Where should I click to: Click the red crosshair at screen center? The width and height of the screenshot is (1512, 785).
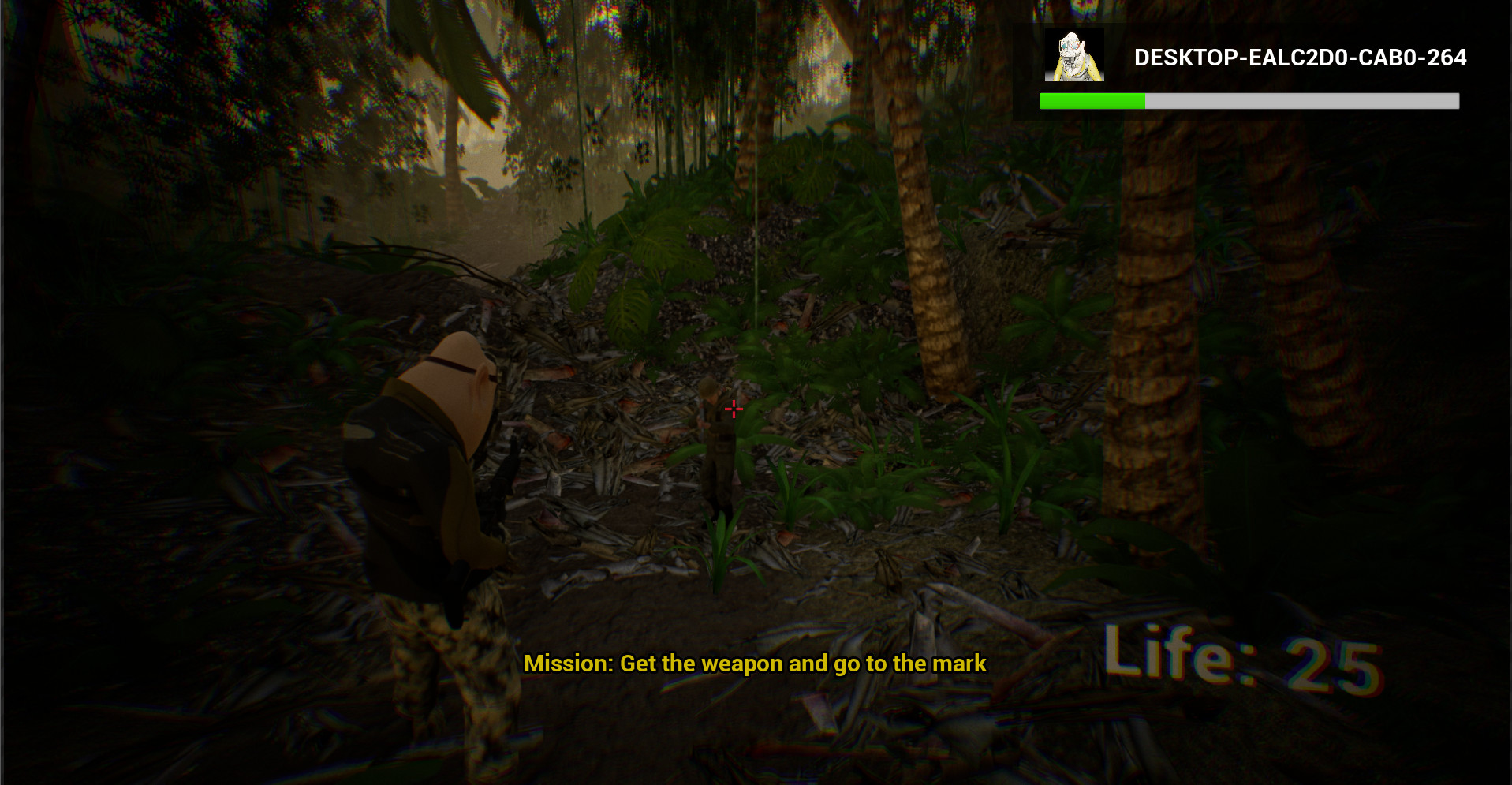pos(734,409)
